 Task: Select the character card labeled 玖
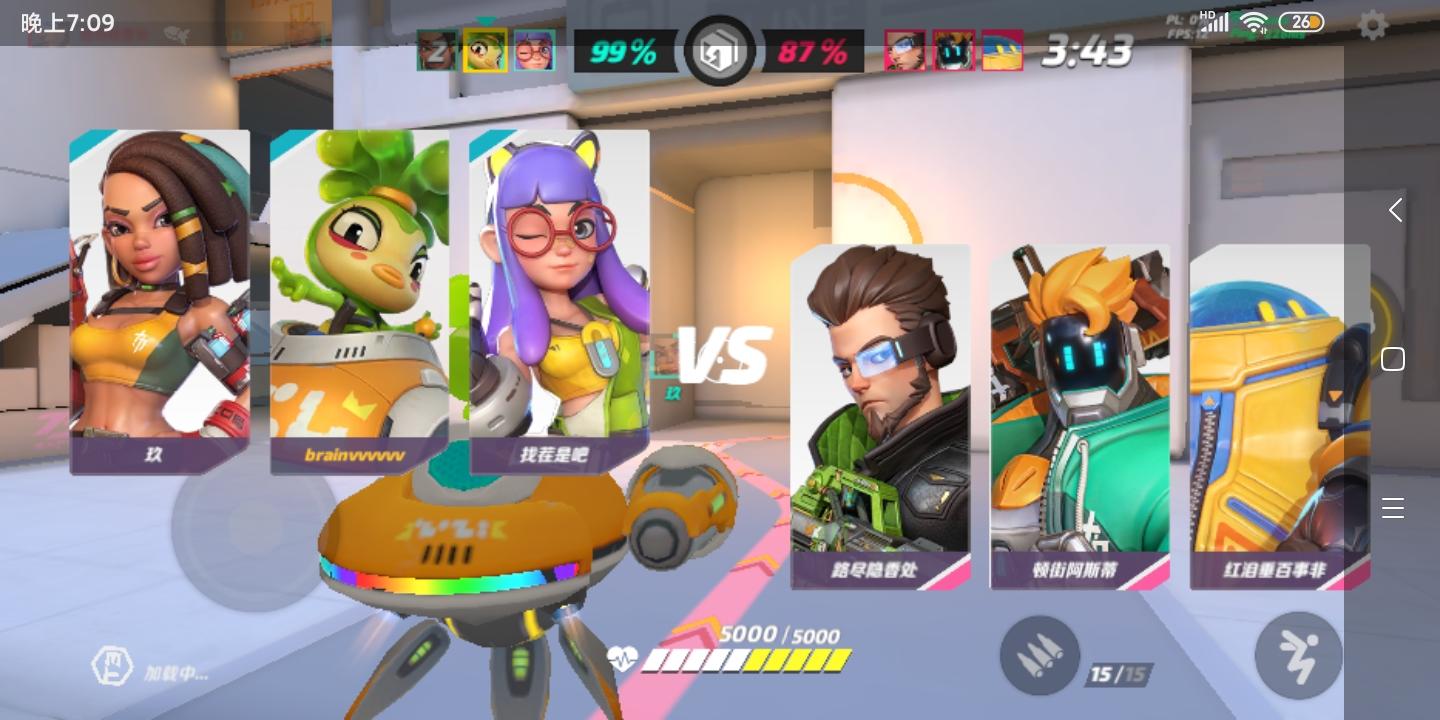(x=160, y=300)
